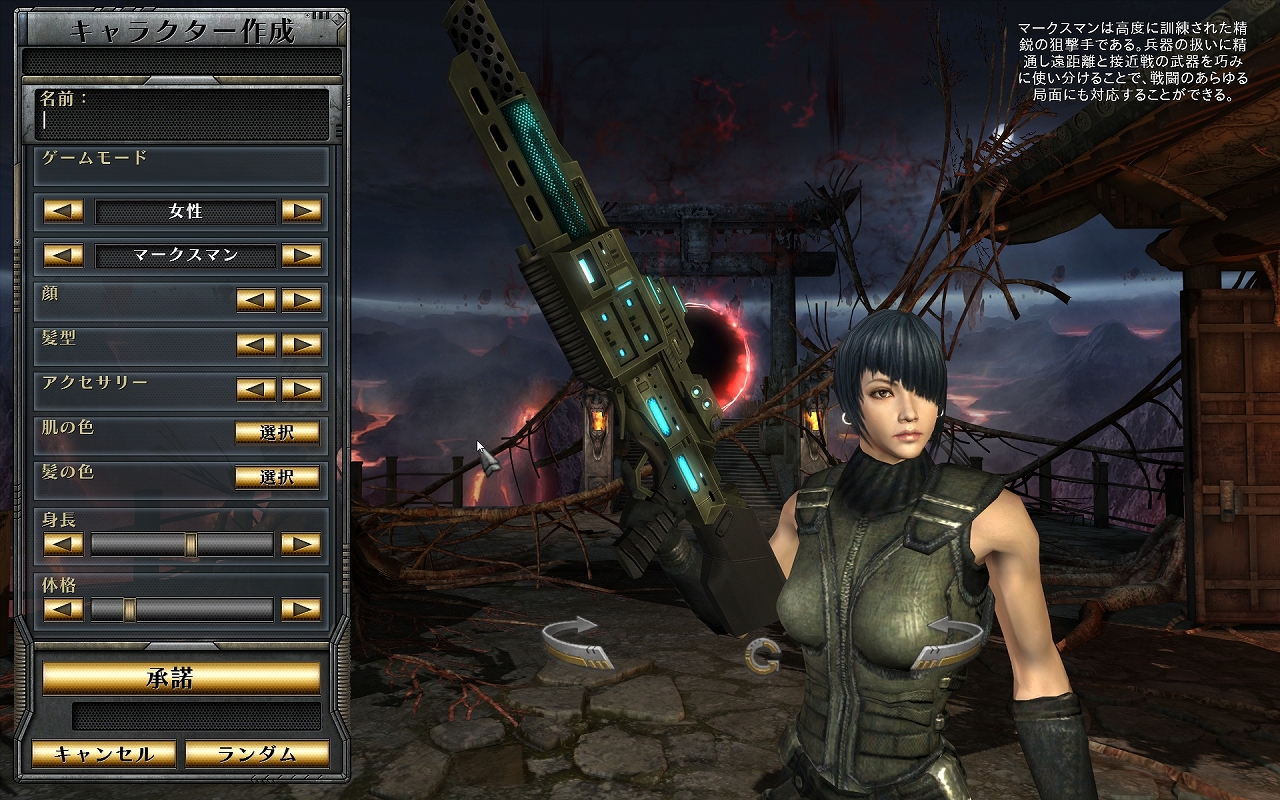Image resolution: width=1280 pixels, height=800 pixels.
Task: Pick next hairstyle in 髪型 row
Action: (x=301, y=344)
